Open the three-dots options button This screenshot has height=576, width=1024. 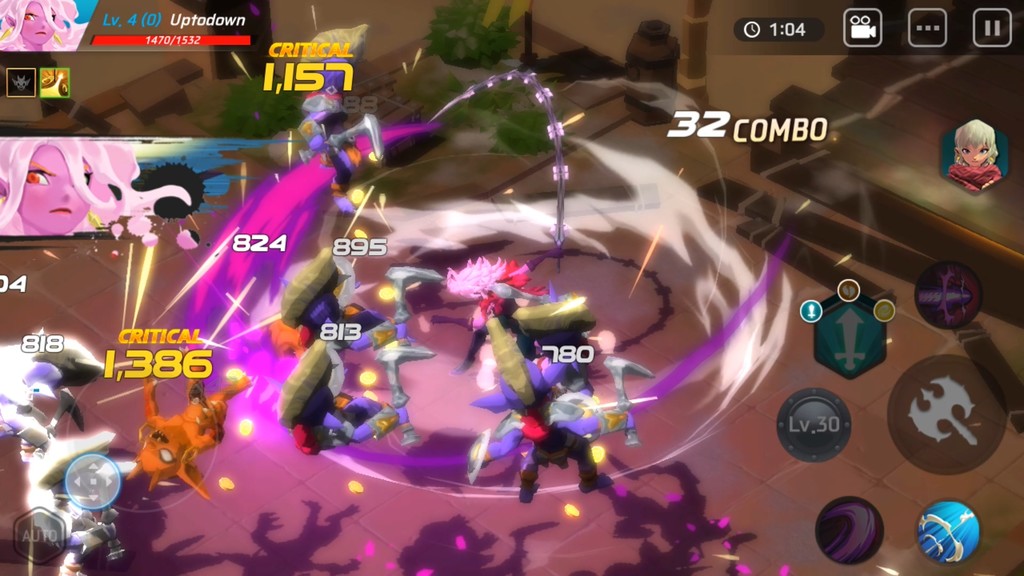coord(927,28)
